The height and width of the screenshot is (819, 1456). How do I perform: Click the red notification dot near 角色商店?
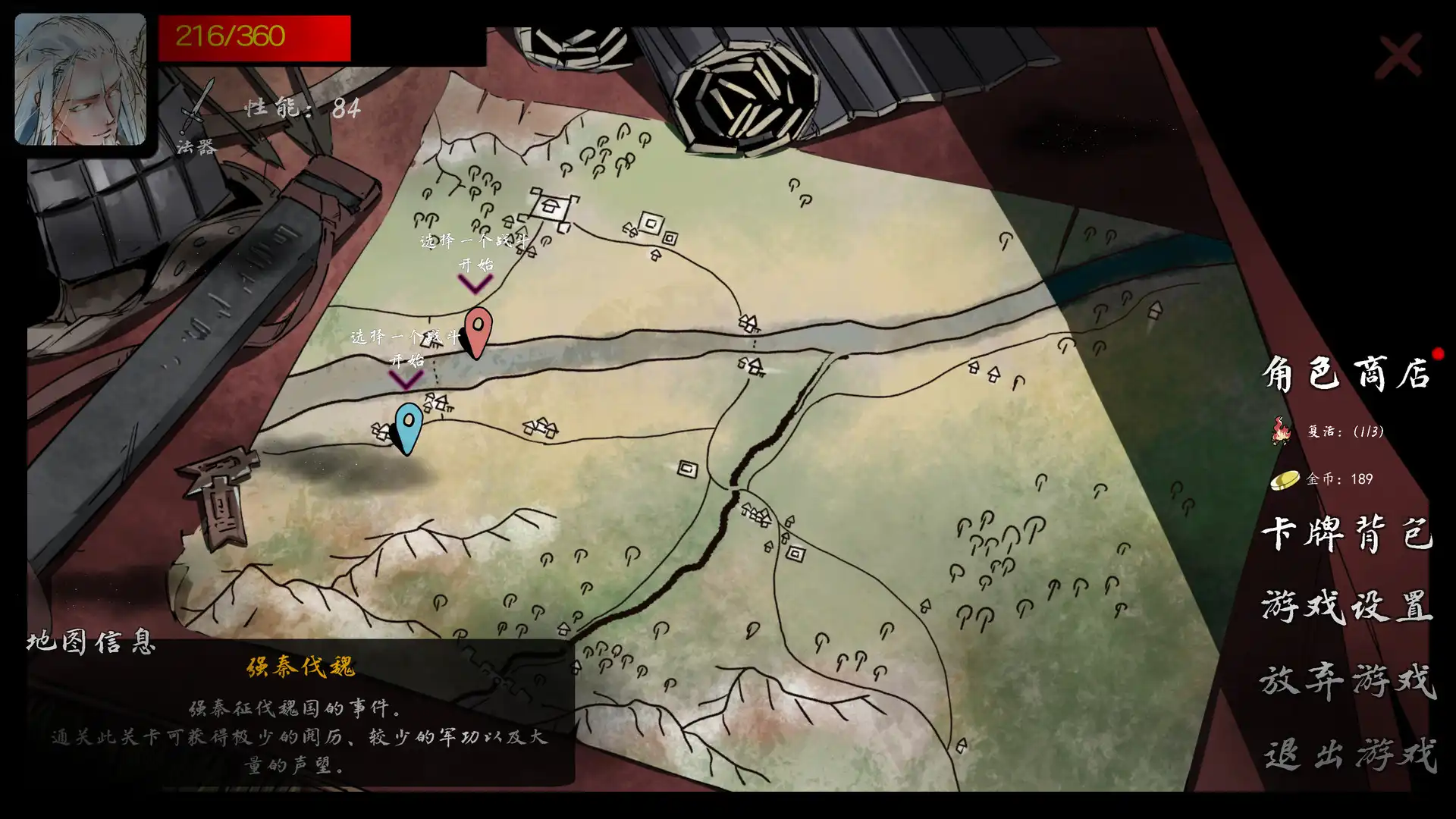coord(1437,353)
